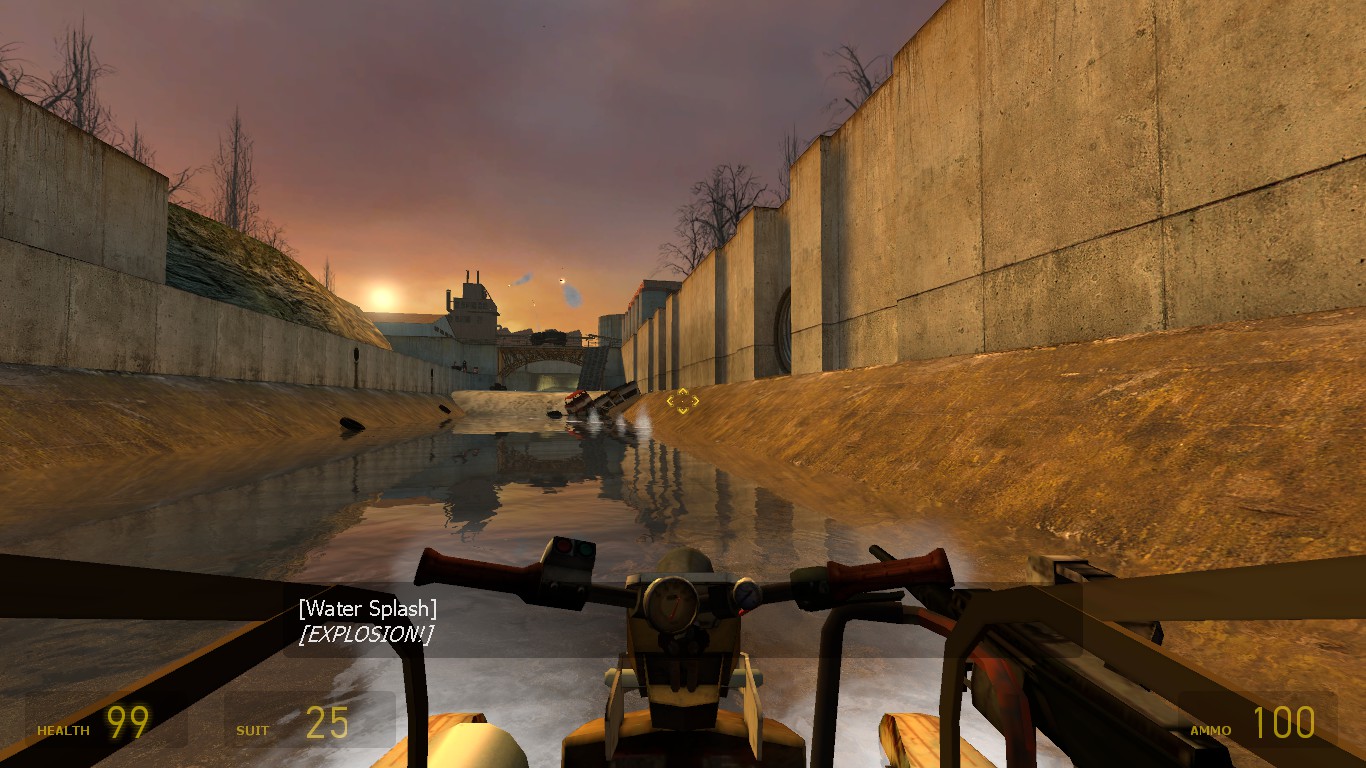
Task: Select the crosshair in the screen center
Action: 683,401
